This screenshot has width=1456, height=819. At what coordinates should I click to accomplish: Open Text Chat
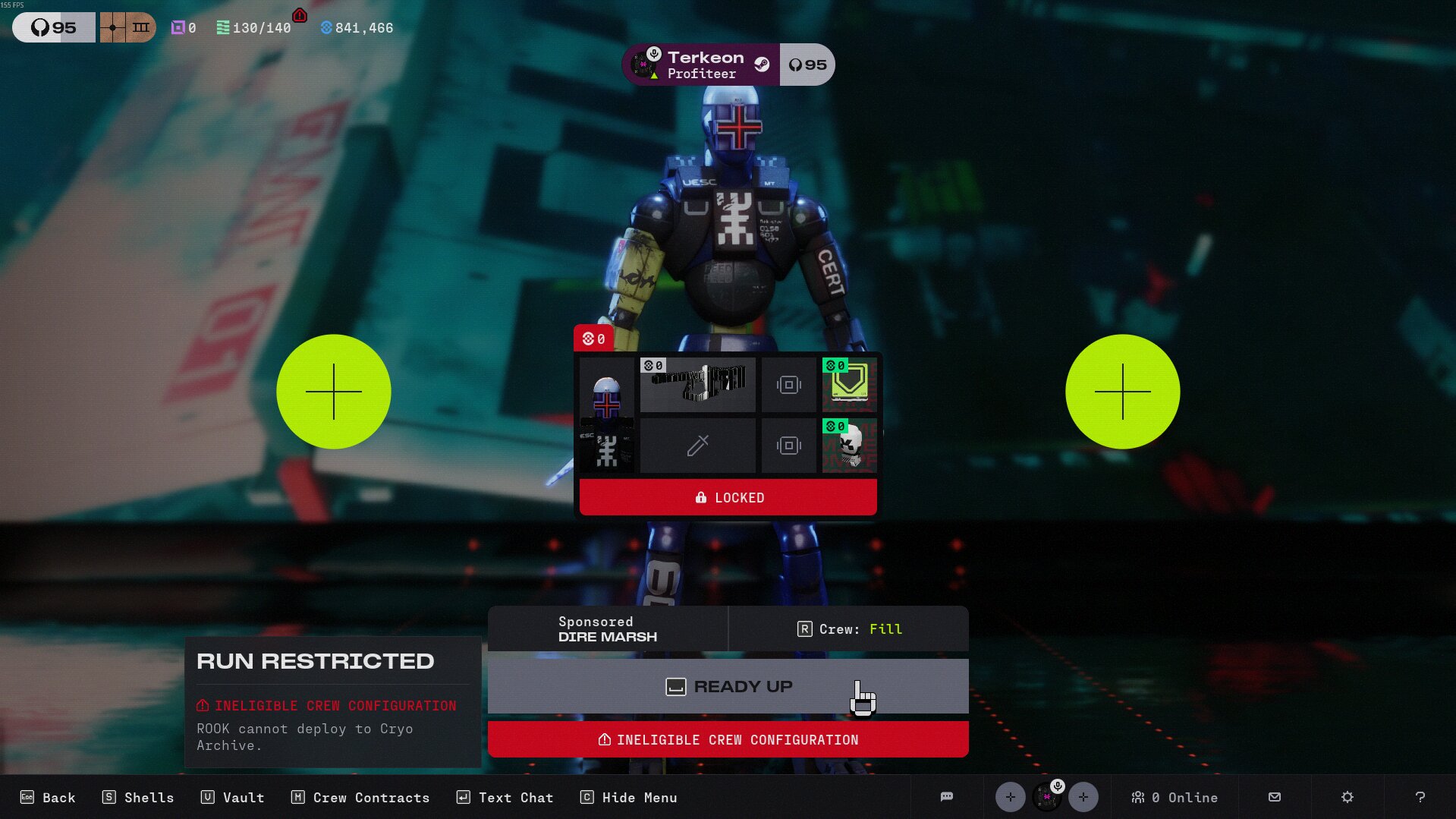(x=505, y=798)
